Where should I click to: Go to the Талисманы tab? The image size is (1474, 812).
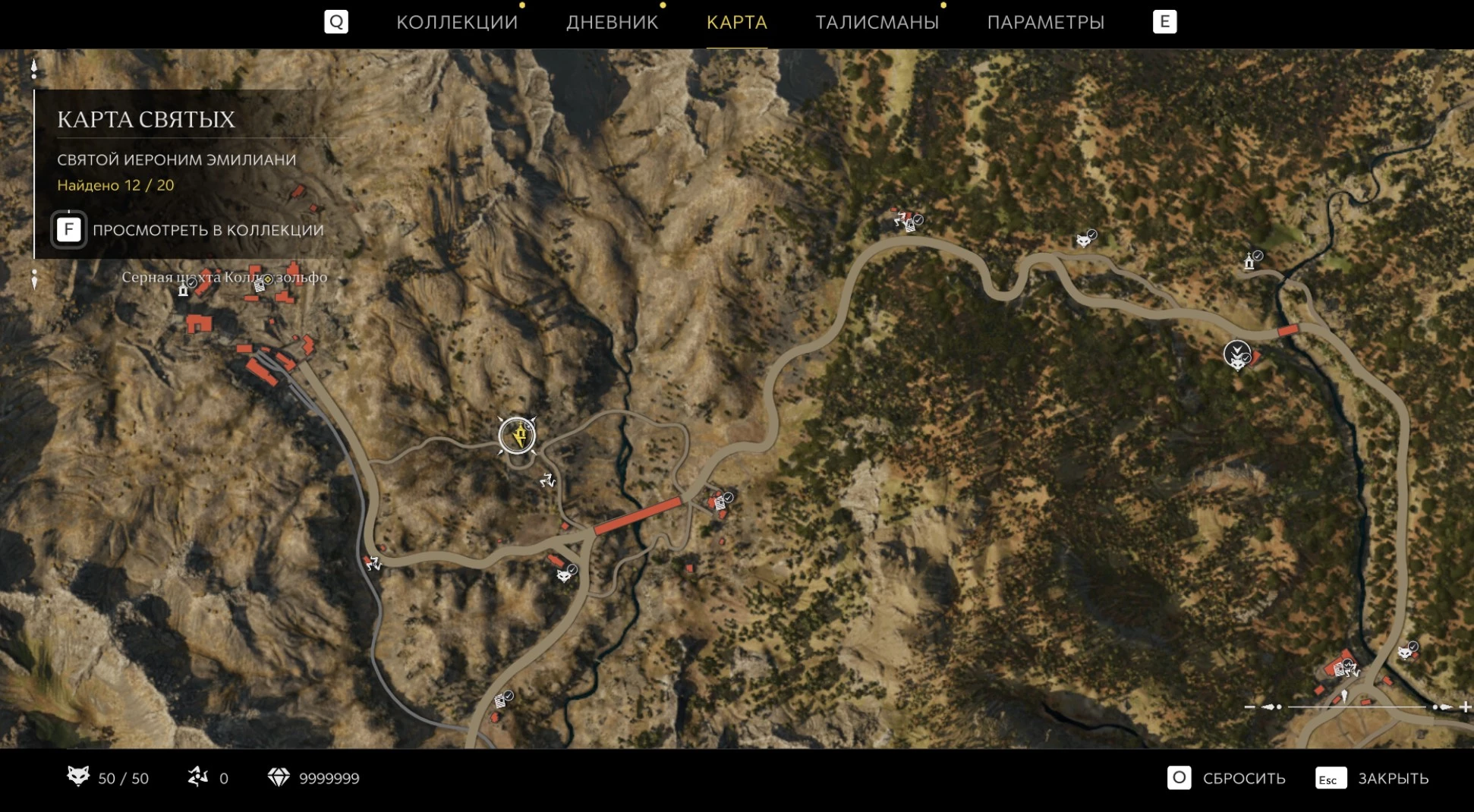(877, 22)
